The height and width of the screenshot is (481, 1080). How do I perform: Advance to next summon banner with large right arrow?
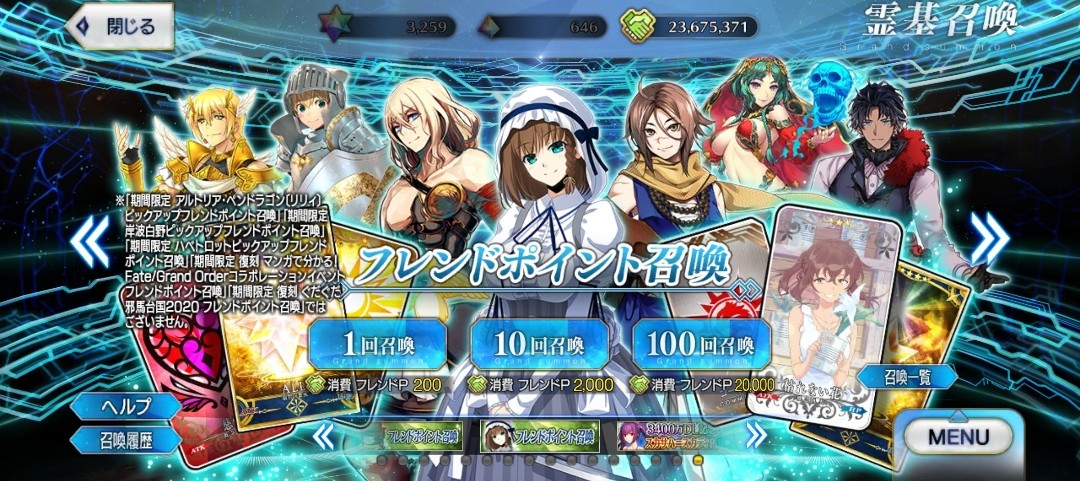[990, 239]
